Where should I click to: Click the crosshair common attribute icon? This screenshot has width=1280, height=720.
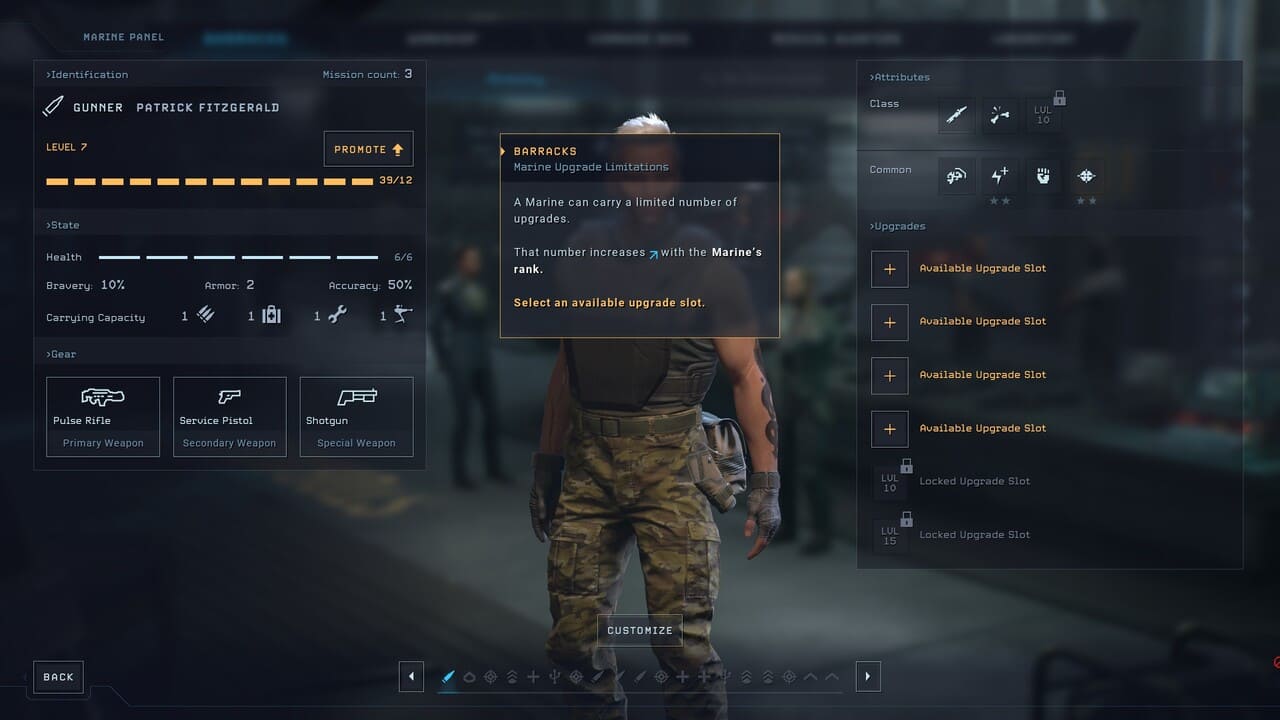point(1086,176)
